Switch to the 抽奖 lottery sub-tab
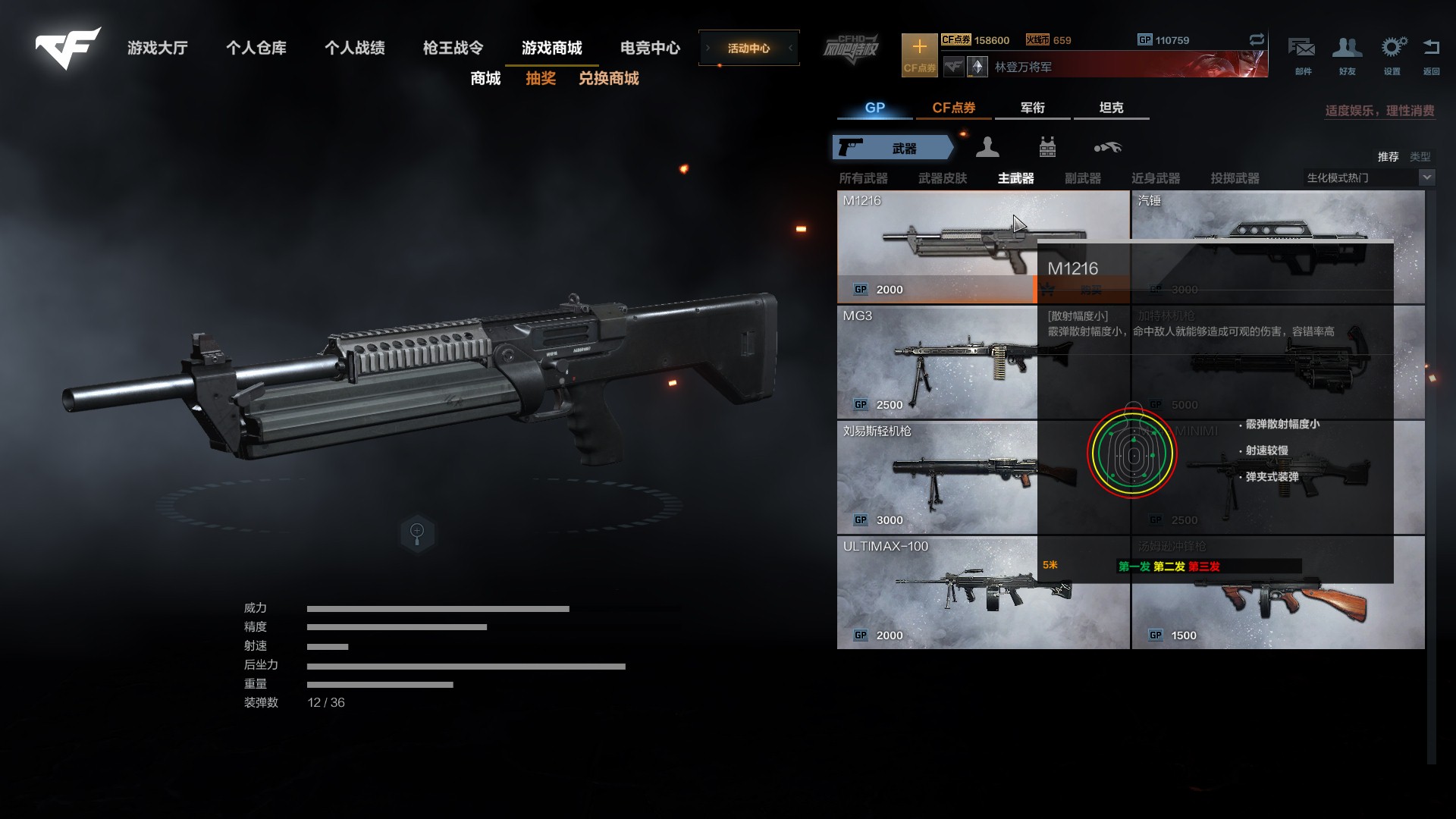Screen dimensions: 1456x819 tap(541, 79)
